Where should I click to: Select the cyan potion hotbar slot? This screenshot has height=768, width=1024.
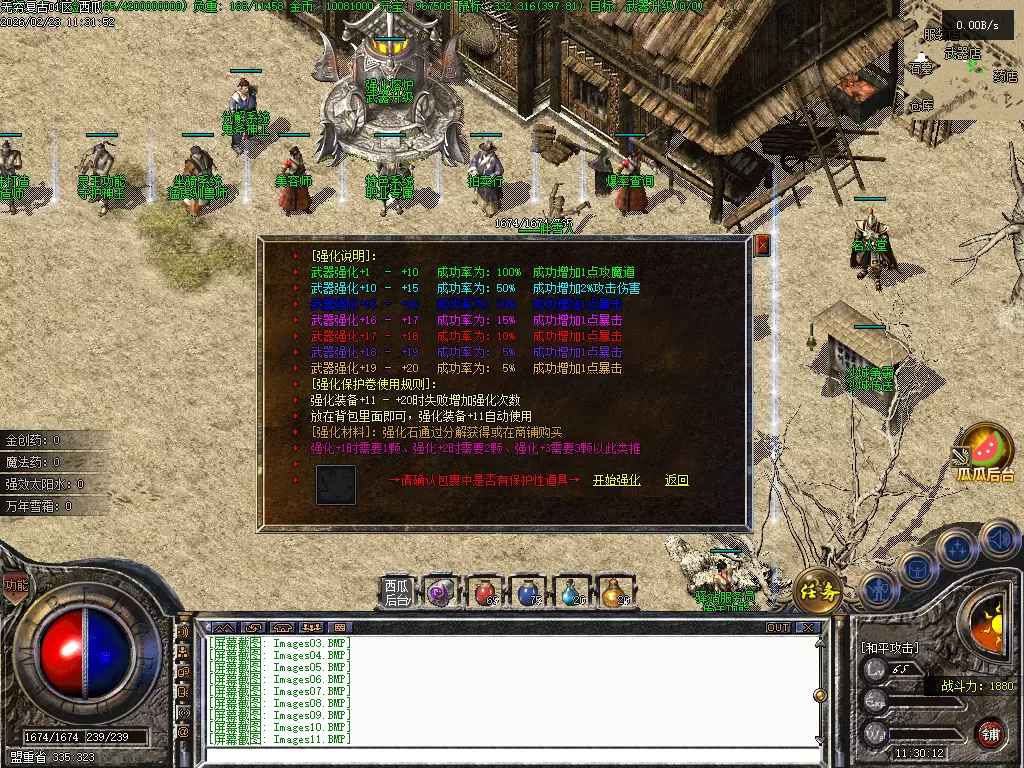click(x=573, y=593)
